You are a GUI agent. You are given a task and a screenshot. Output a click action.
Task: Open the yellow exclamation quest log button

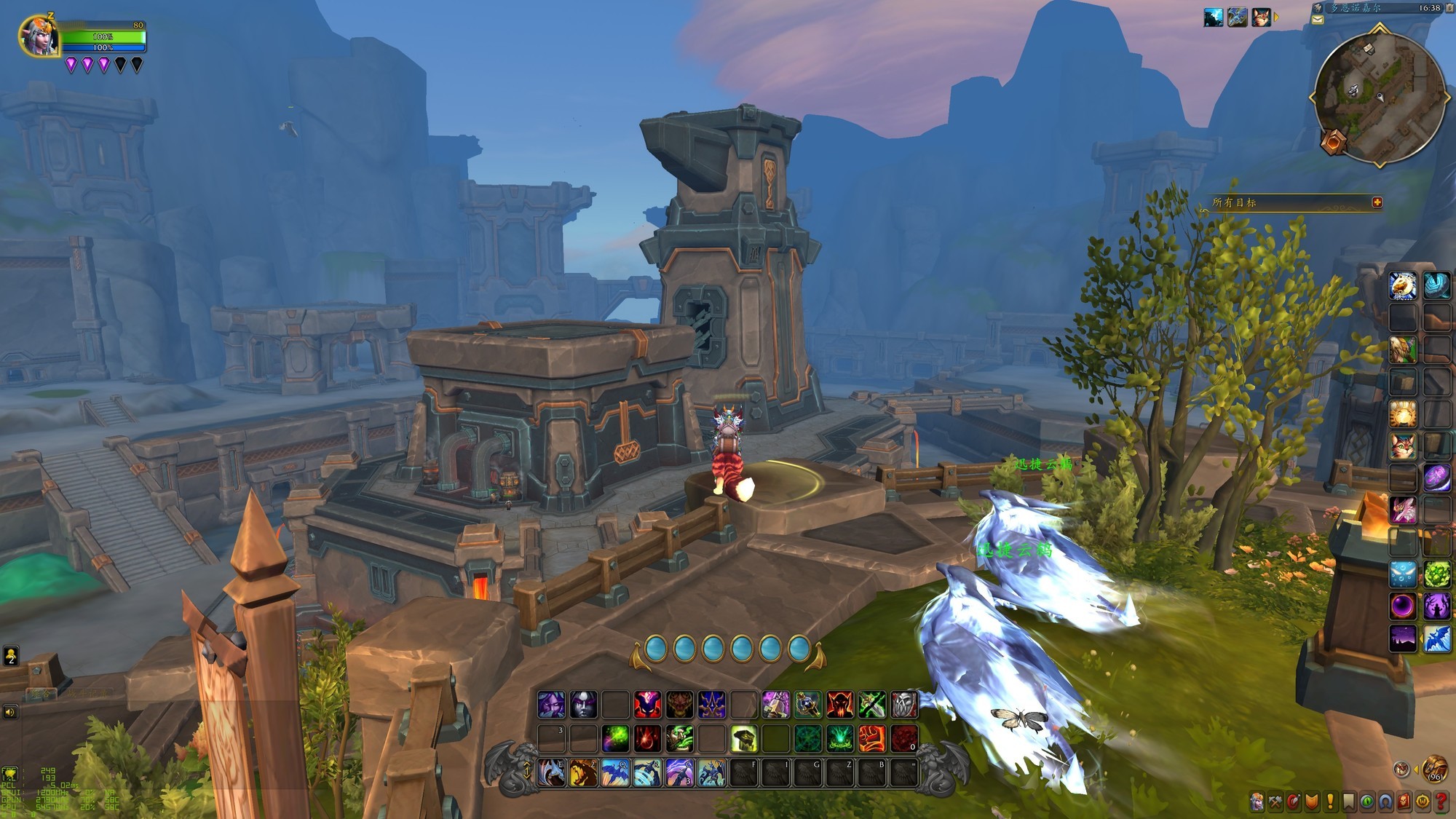pos(1331,802)
